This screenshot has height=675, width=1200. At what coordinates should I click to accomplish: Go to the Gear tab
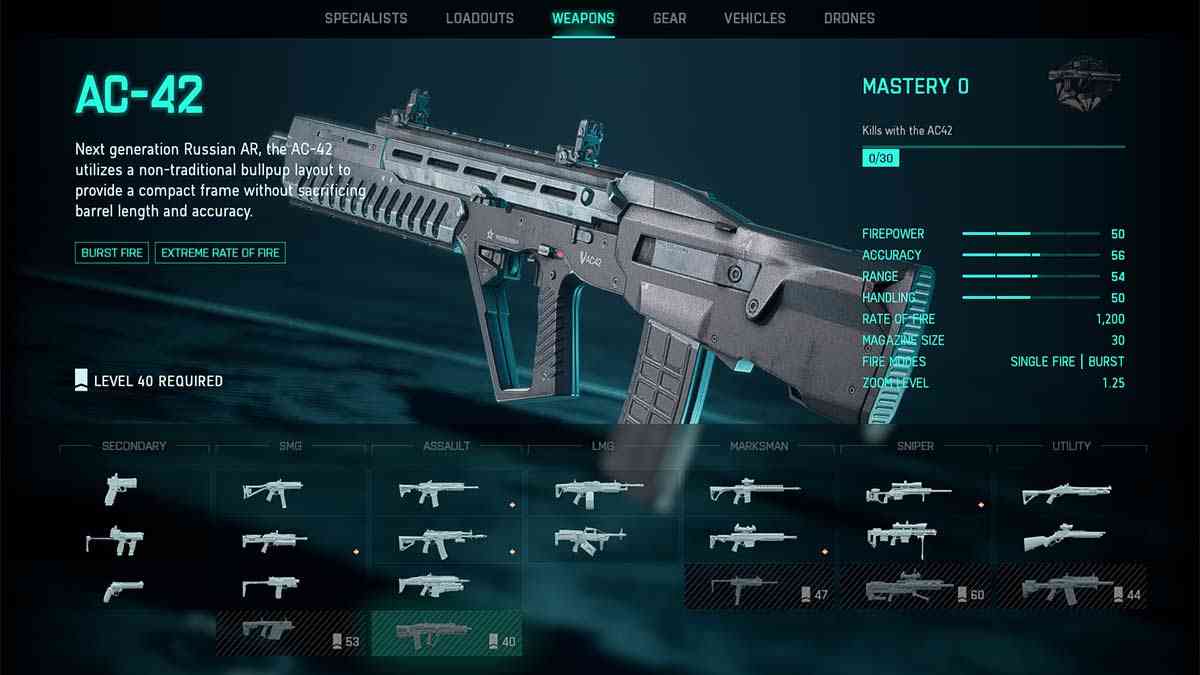click(669, 18)
